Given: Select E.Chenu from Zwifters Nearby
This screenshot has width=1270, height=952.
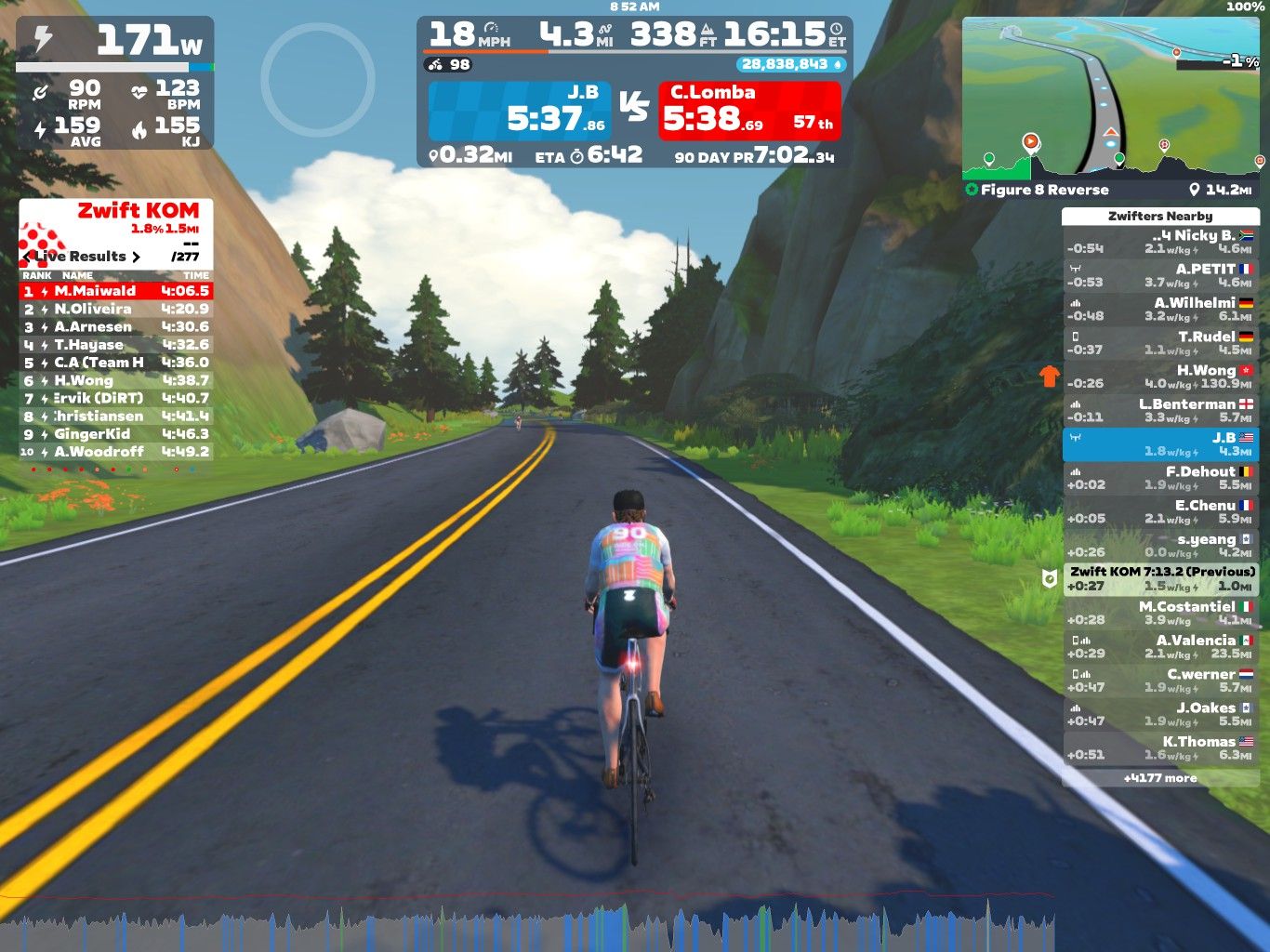Looking at the screenshot, I should point(1160,511).
